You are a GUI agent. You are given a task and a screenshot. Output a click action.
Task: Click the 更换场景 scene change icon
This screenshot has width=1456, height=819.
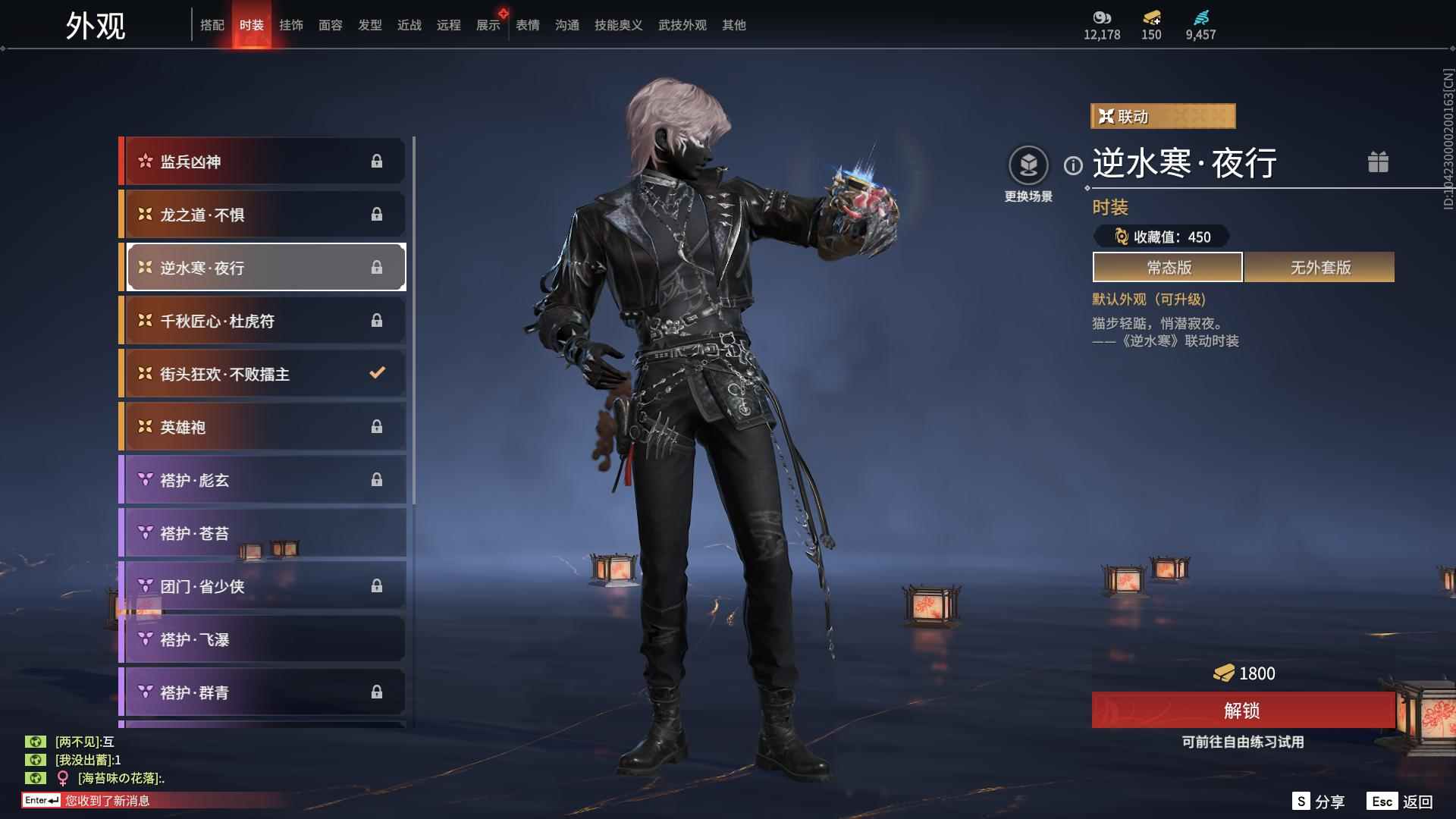click(x=1028, y=166)
